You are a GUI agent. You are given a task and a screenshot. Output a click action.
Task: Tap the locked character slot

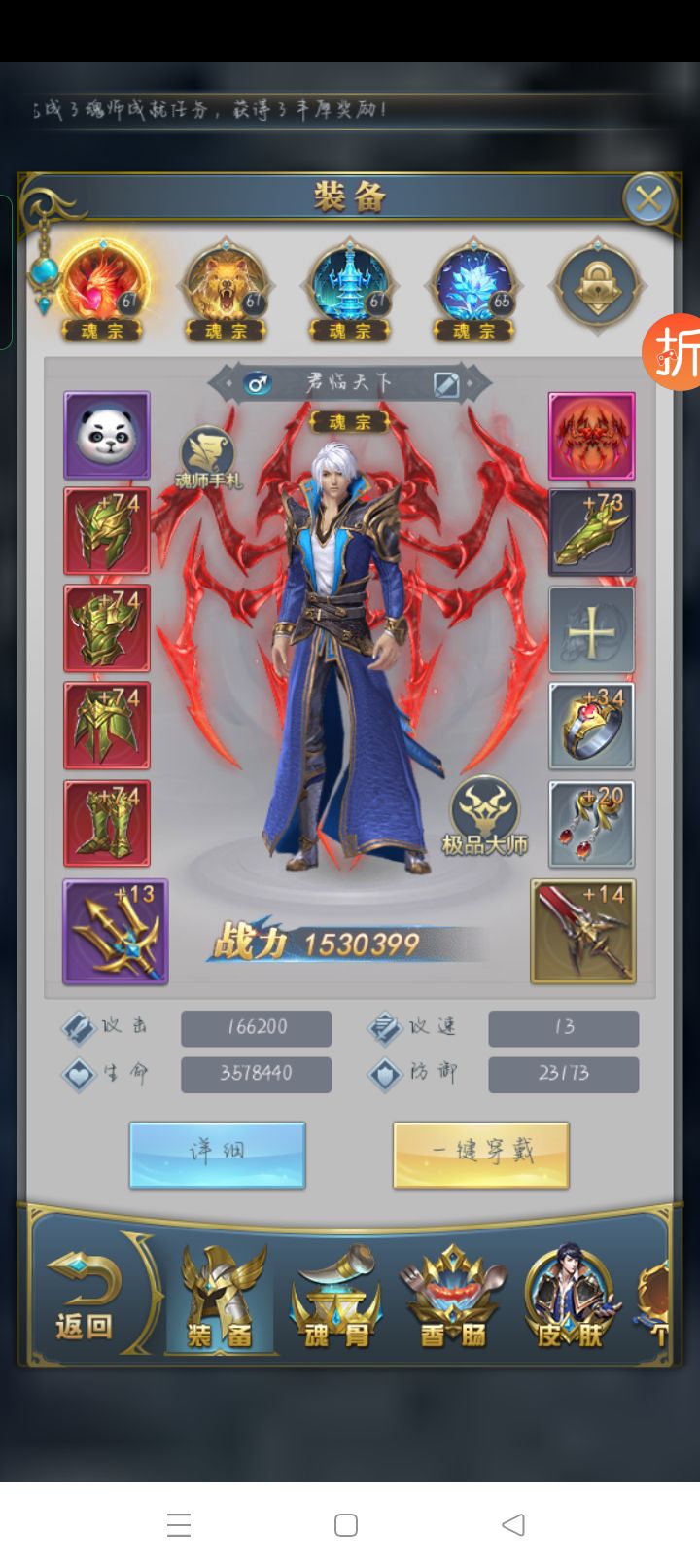coord(596,287)
